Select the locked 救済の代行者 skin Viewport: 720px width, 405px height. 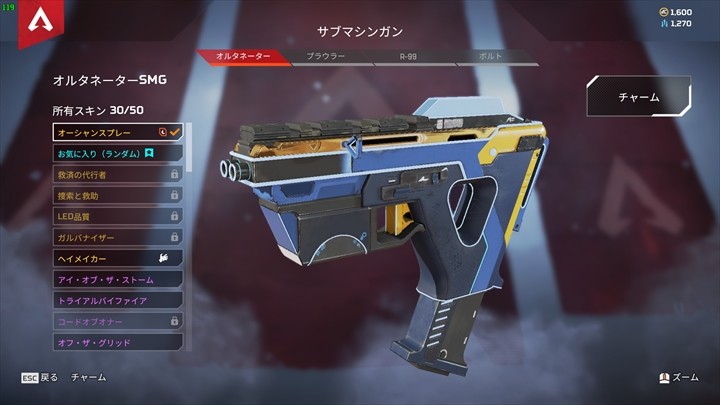click(118, 174)
